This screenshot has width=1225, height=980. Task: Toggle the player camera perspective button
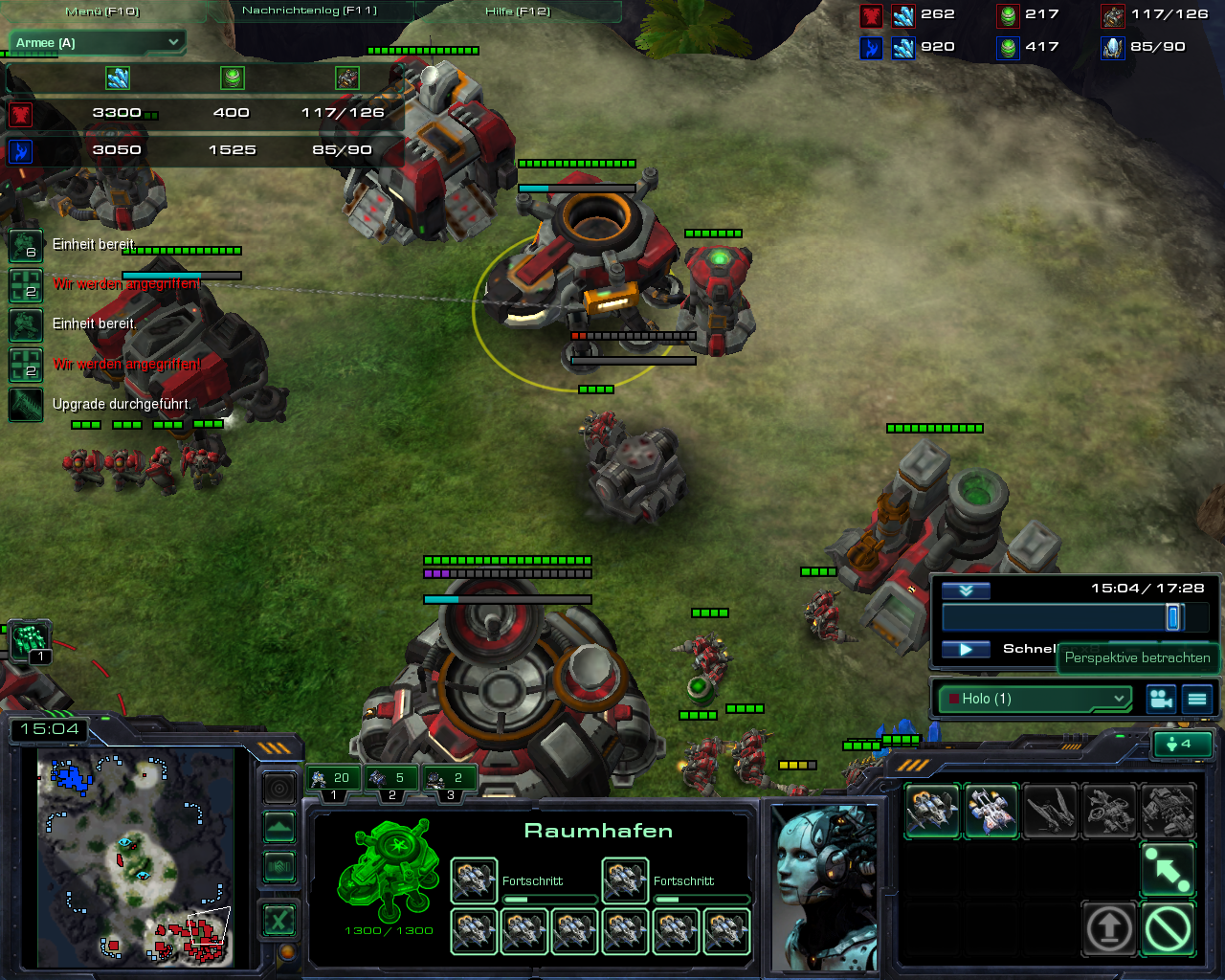1161,699
